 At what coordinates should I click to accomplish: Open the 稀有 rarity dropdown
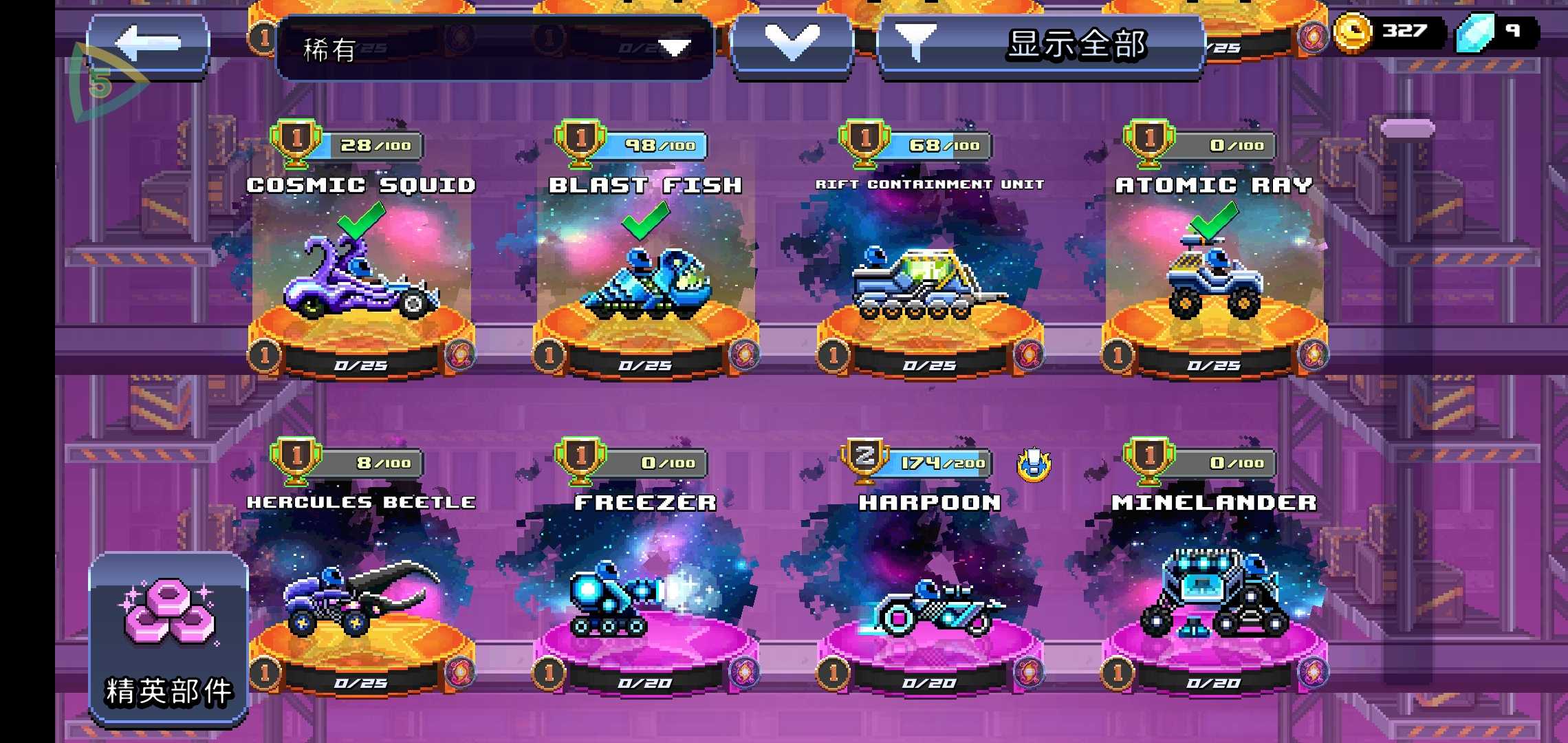click(x=494, y=48)
